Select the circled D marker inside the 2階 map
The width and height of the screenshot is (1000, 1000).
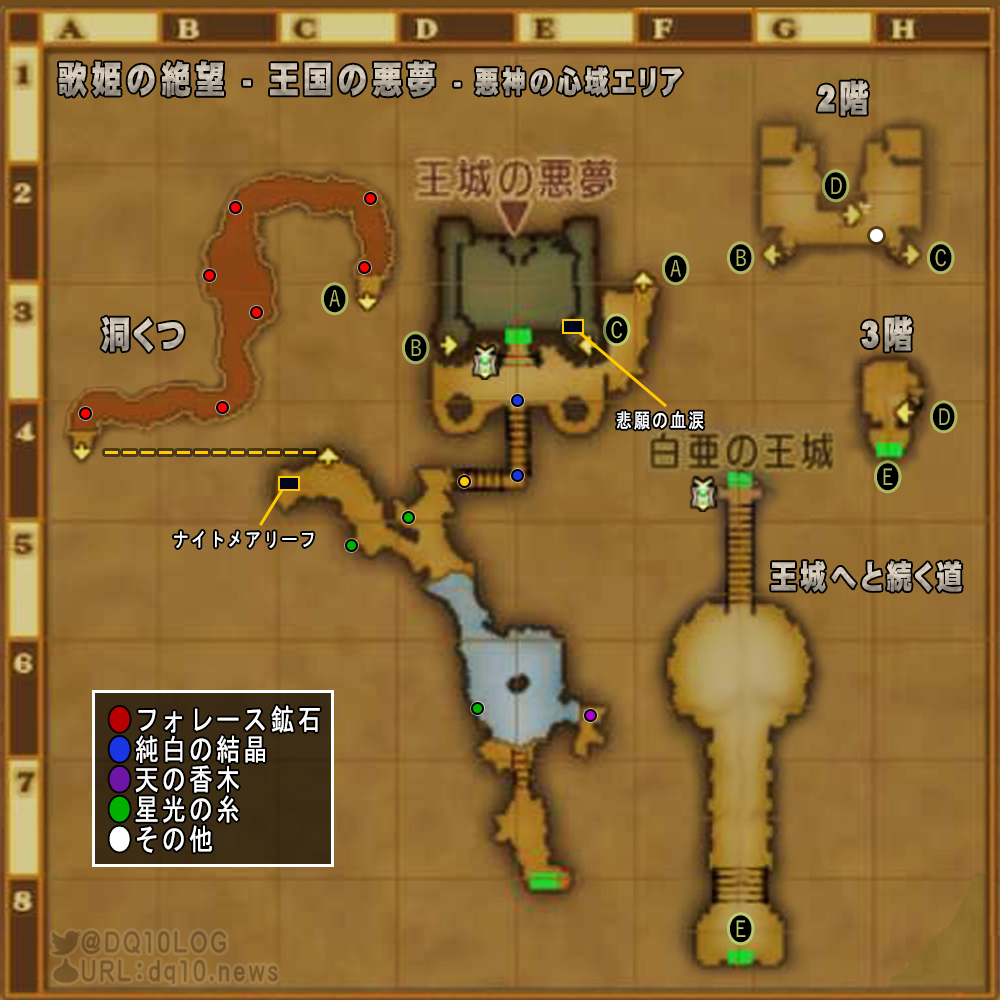(835, 185)
